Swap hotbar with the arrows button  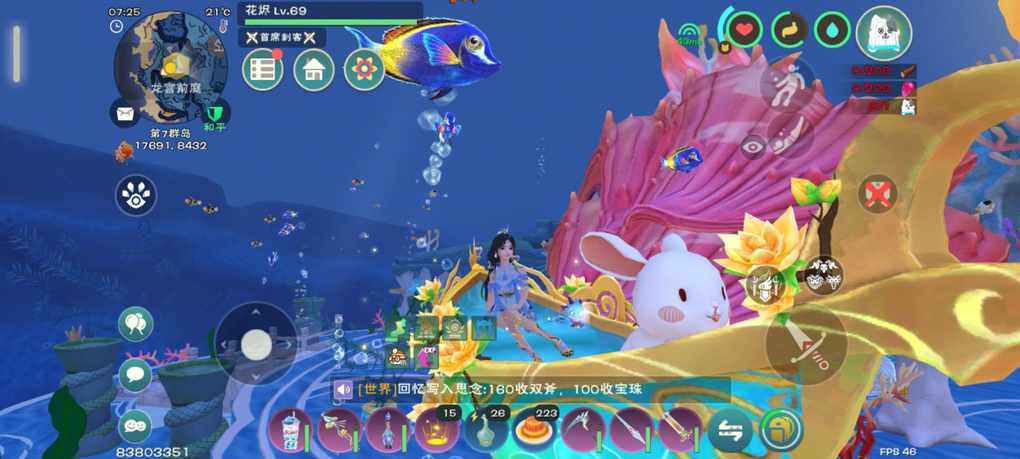pos(730,431)
